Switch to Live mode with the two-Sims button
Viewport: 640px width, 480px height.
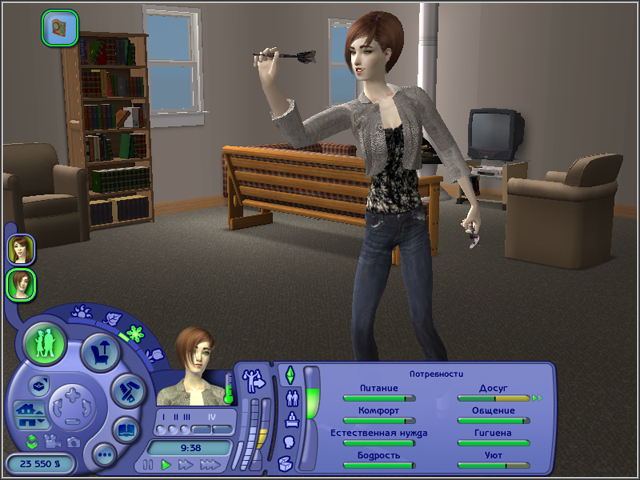click(43, 343)
